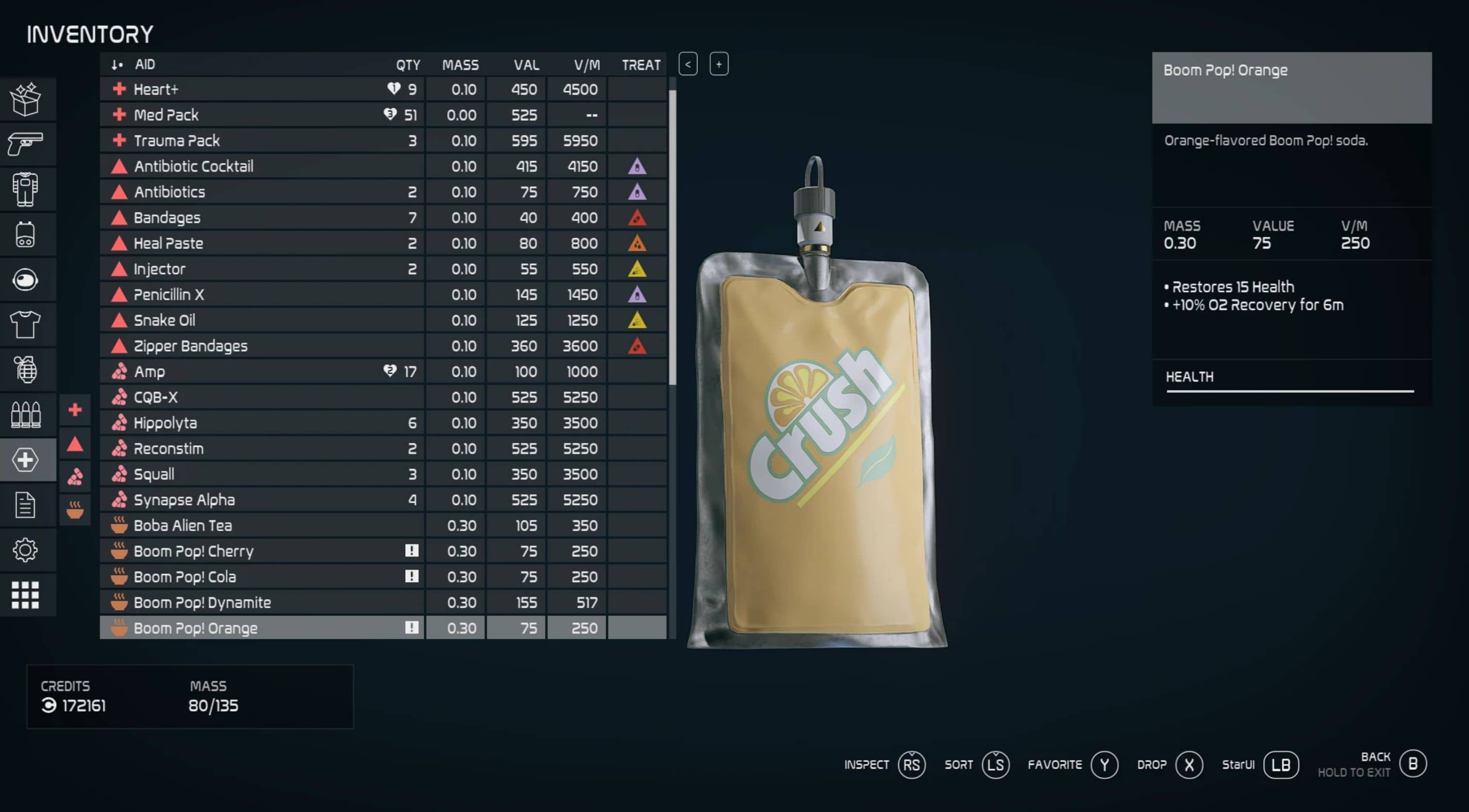The image size is (1469, 812).
Task: Filter aid by red cross healing items
Action: (75, 410)
